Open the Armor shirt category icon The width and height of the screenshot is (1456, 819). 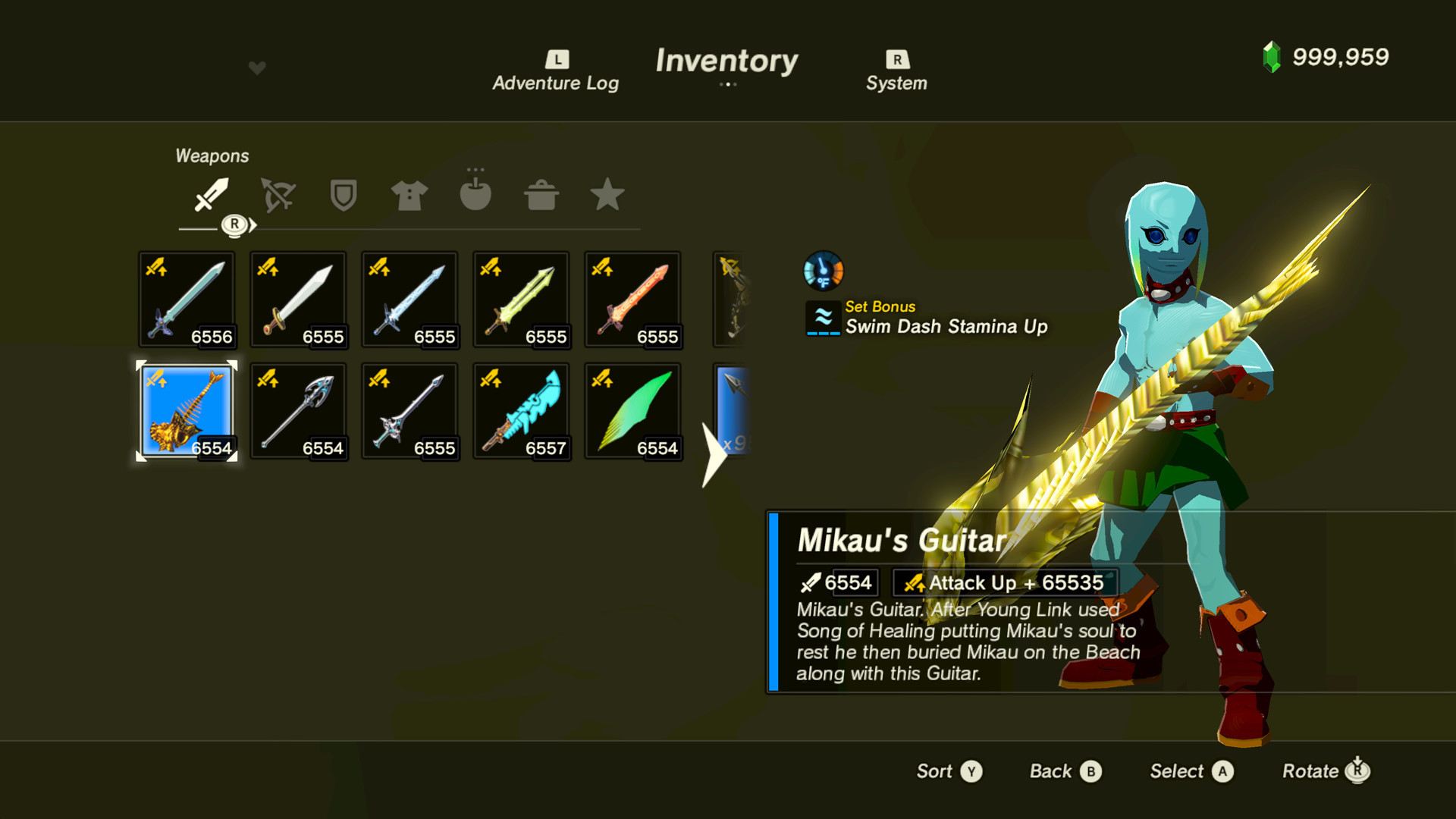[x=409, y=196]
